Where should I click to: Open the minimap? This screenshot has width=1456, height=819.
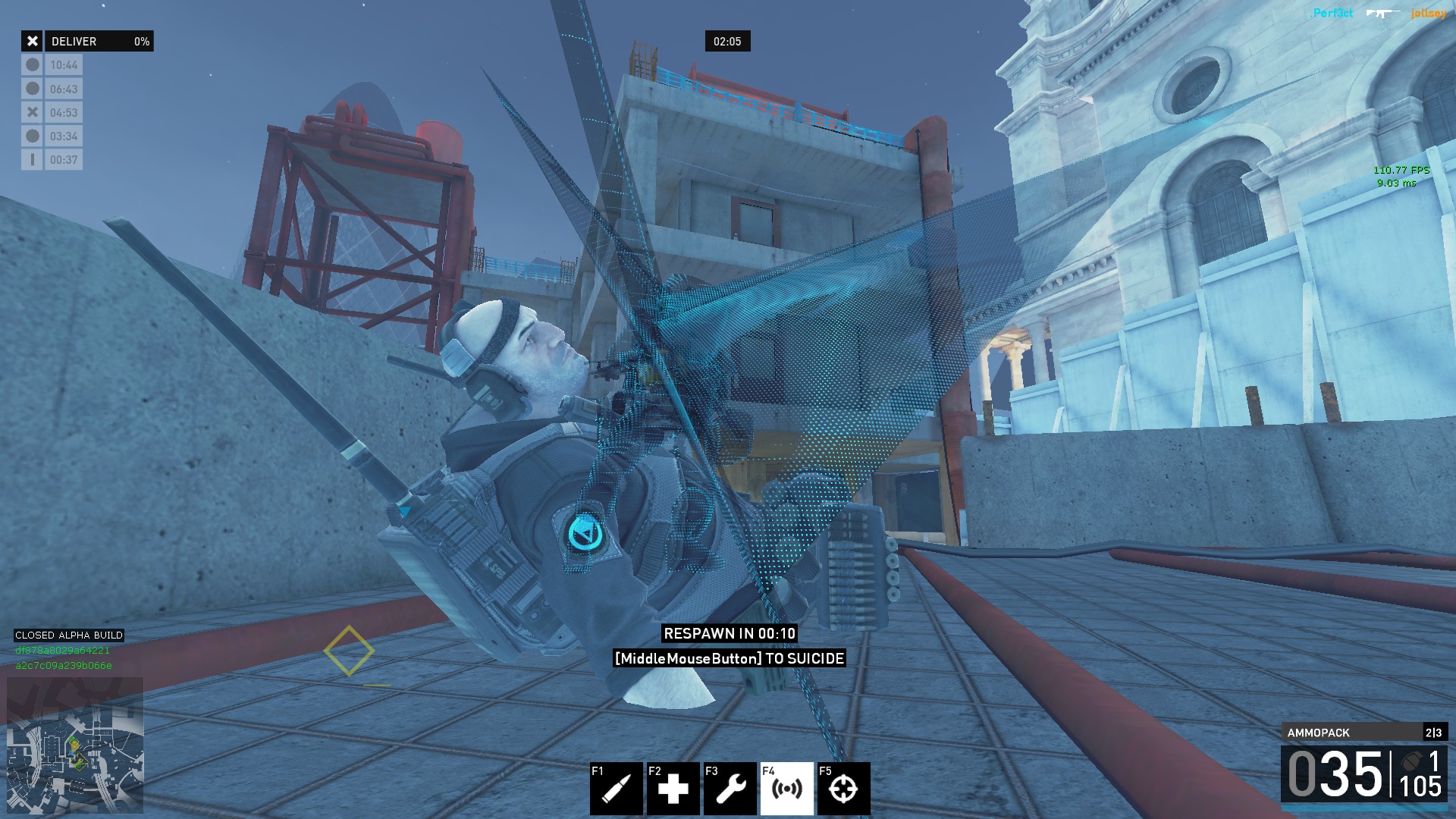coord(75,746)
